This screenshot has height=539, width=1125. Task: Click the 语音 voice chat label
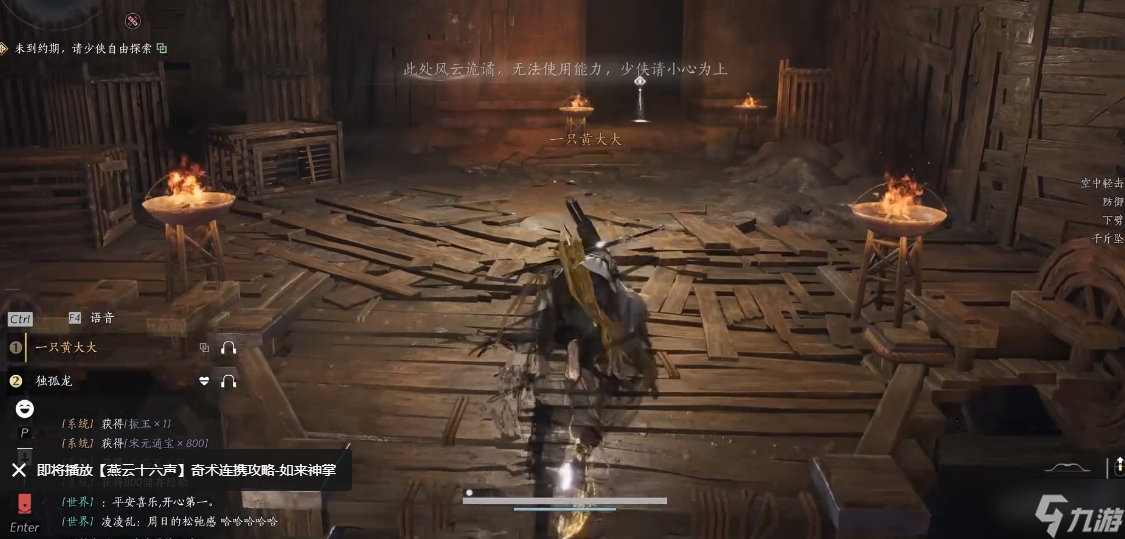pyautogui.click(x=102, y=318)
